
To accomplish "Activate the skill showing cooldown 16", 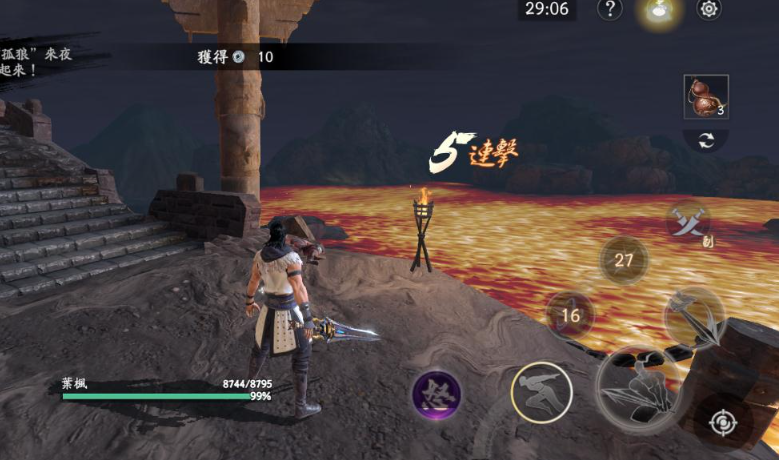I will pyautogui.click(x=571, y=316).
